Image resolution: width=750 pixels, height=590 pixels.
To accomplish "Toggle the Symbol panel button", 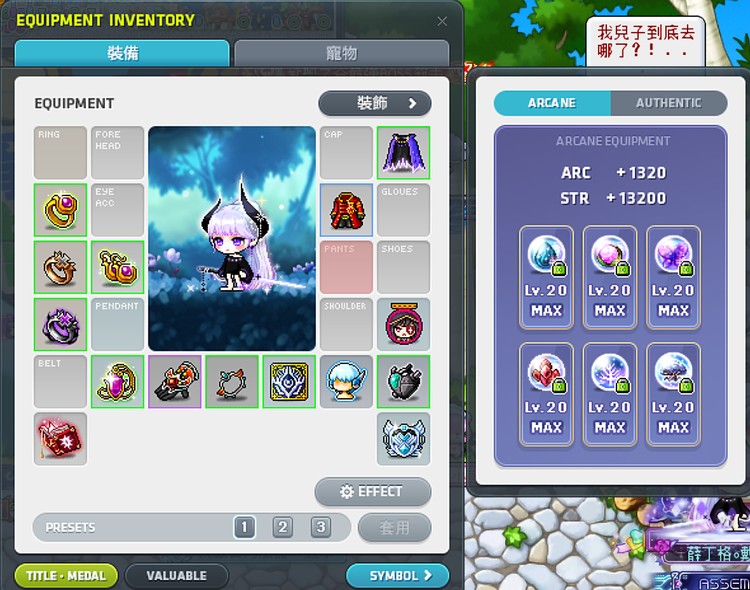I will [x=397, y=576].
